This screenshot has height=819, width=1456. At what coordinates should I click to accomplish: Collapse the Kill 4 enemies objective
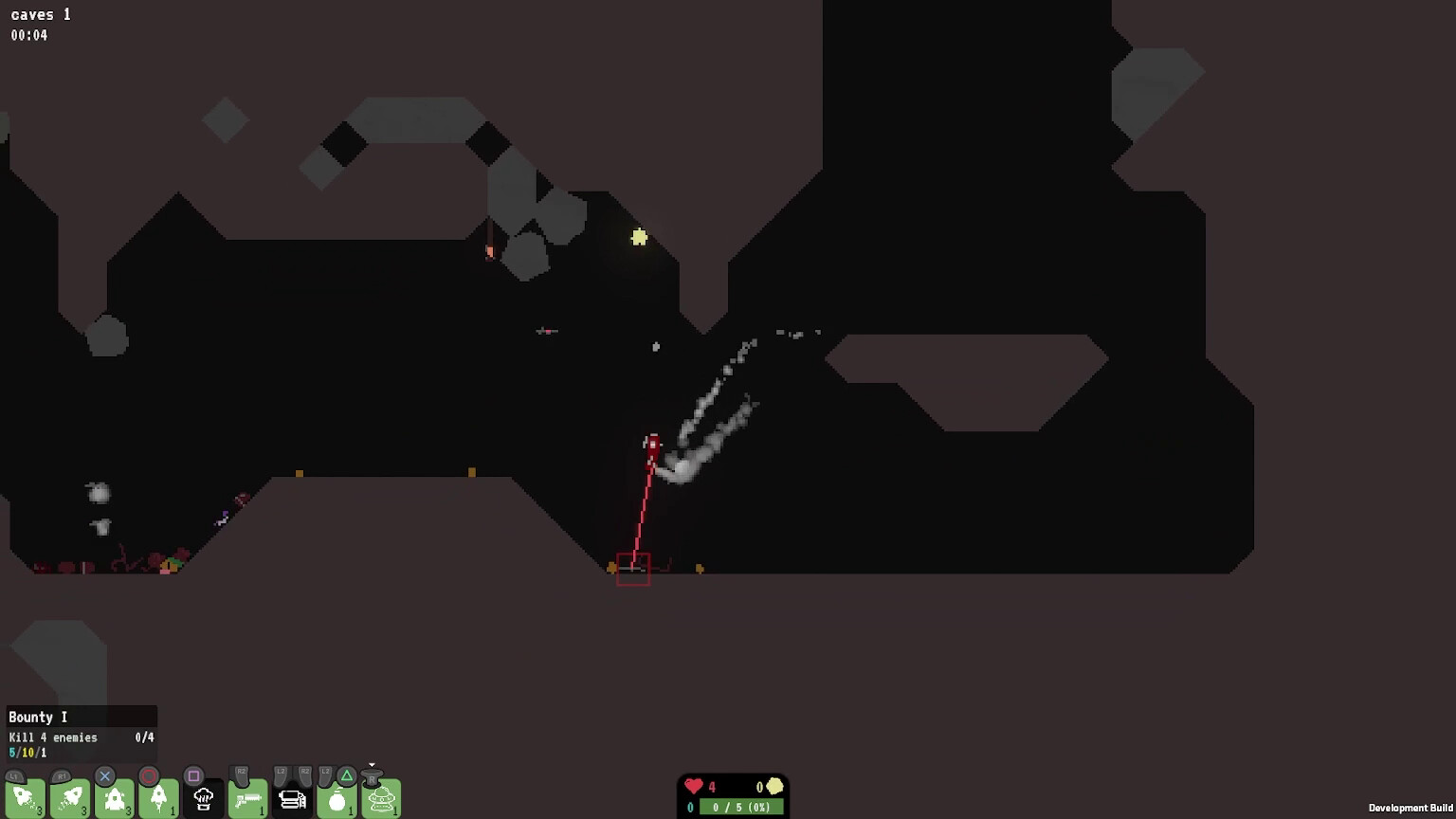click(52, 737)
